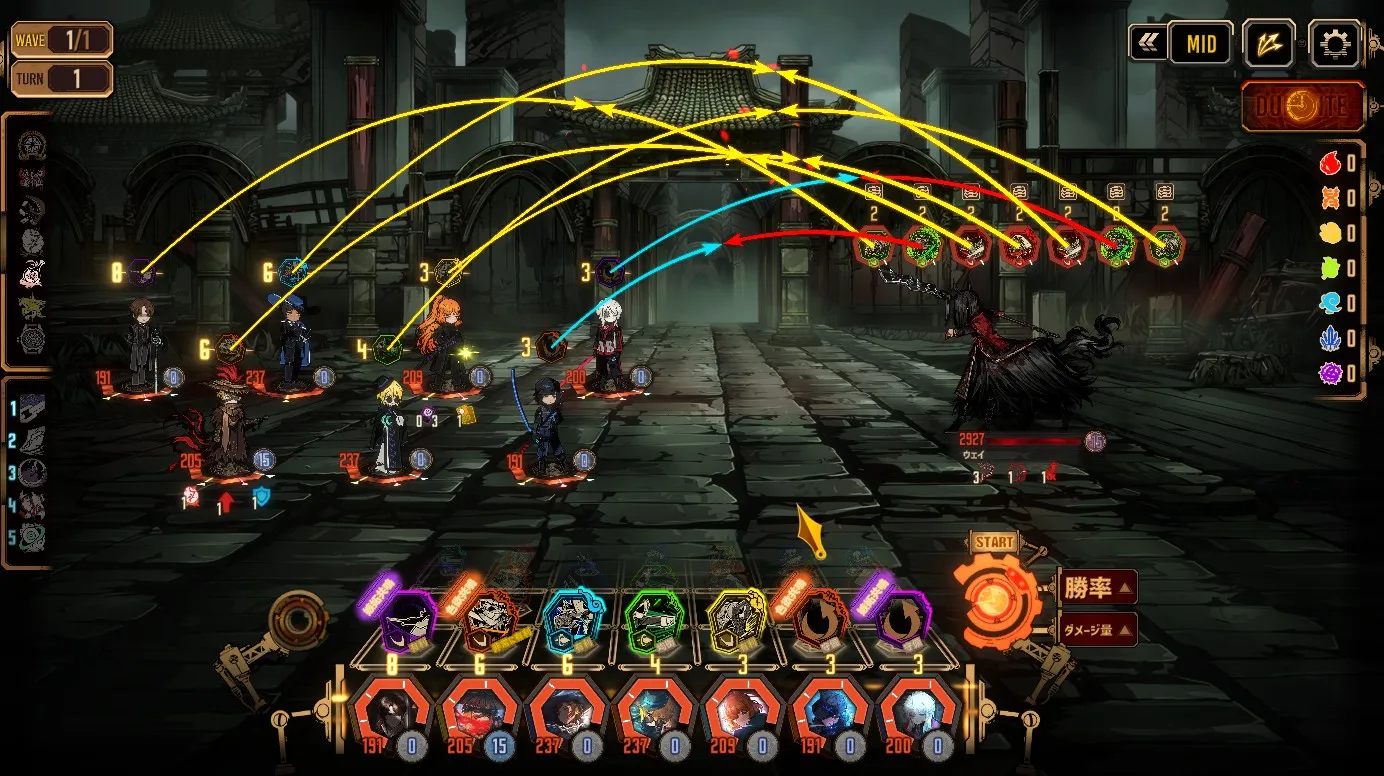
Task: Click the double-chevron rewind button
Action: tap(1145, 44)
